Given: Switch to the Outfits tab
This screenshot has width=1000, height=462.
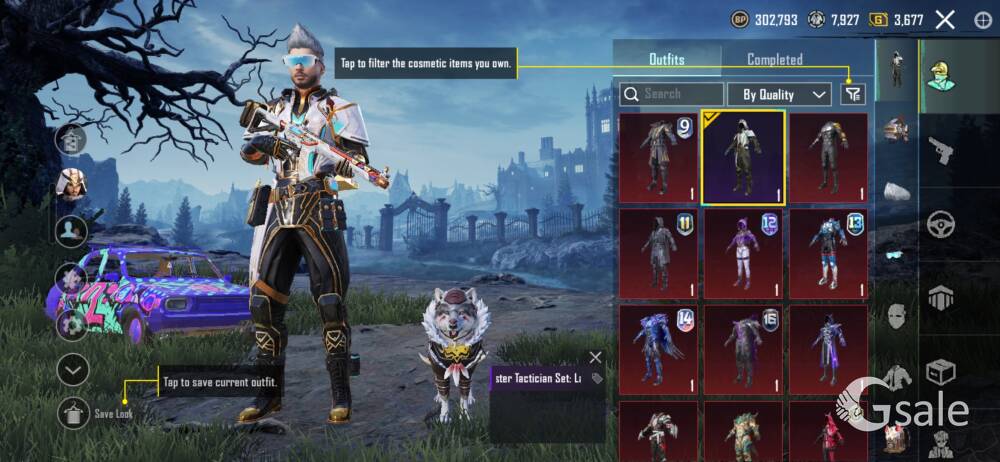Looking at the screenshot, I should (x=666, y=60).
